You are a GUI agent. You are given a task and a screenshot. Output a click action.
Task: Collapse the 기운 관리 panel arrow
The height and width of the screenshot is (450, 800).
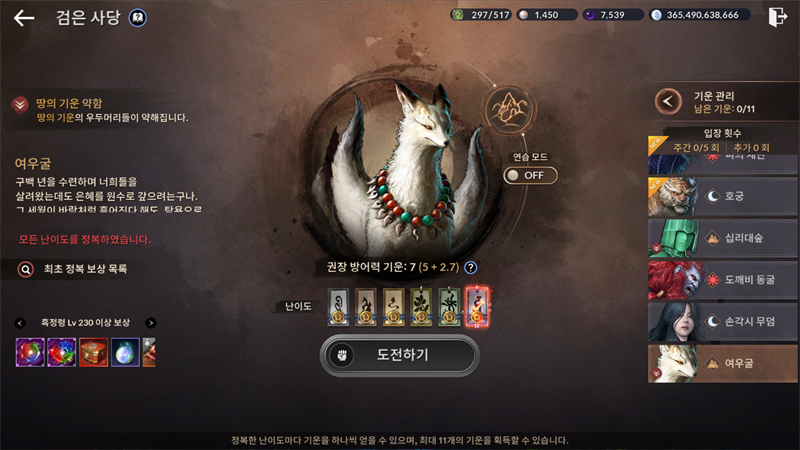click(668, 101)
